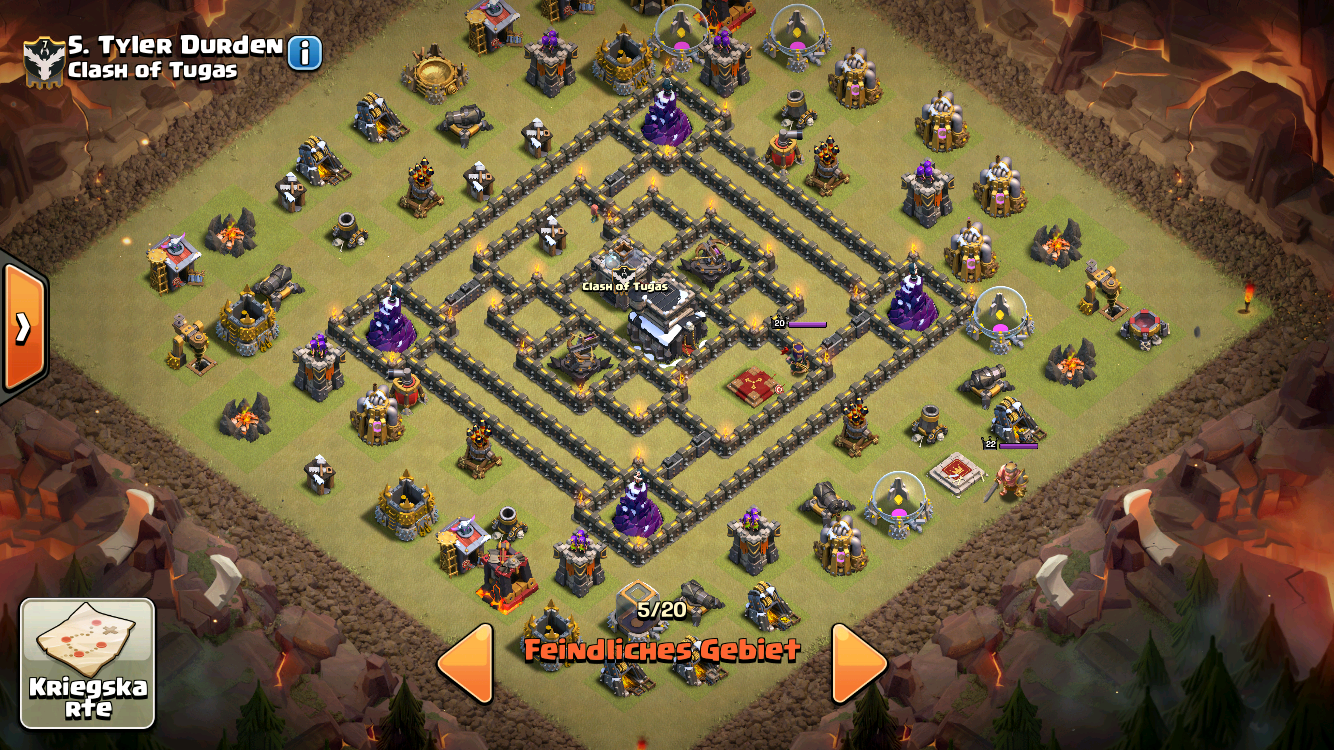Expand the orange side panel arrow
Image resolution: width=1334 pixels, height=750 pixels.
click(x=22, y=327)
